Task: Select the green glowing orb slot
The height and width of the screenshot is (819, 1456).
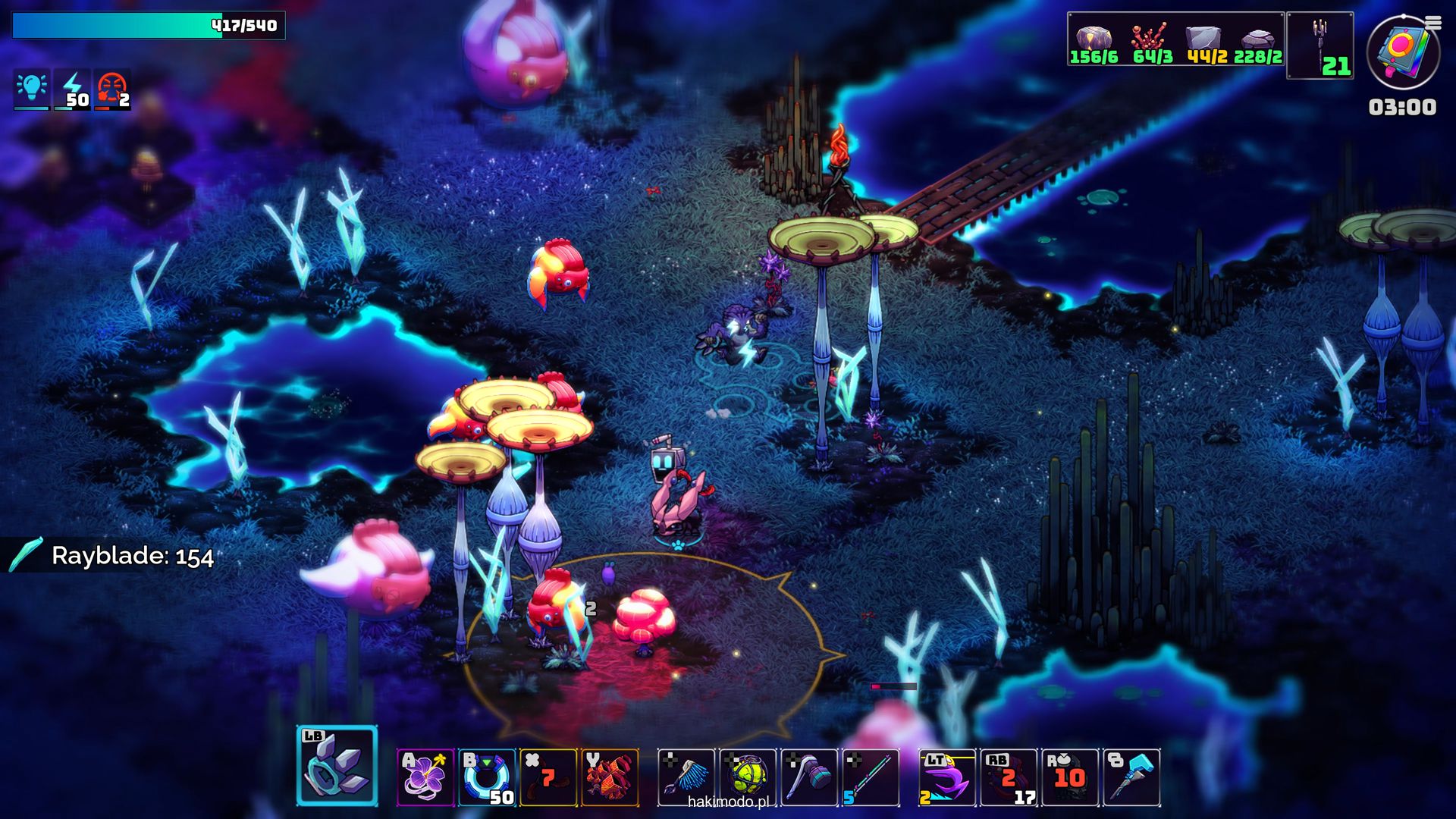Action: click(748, 777)
